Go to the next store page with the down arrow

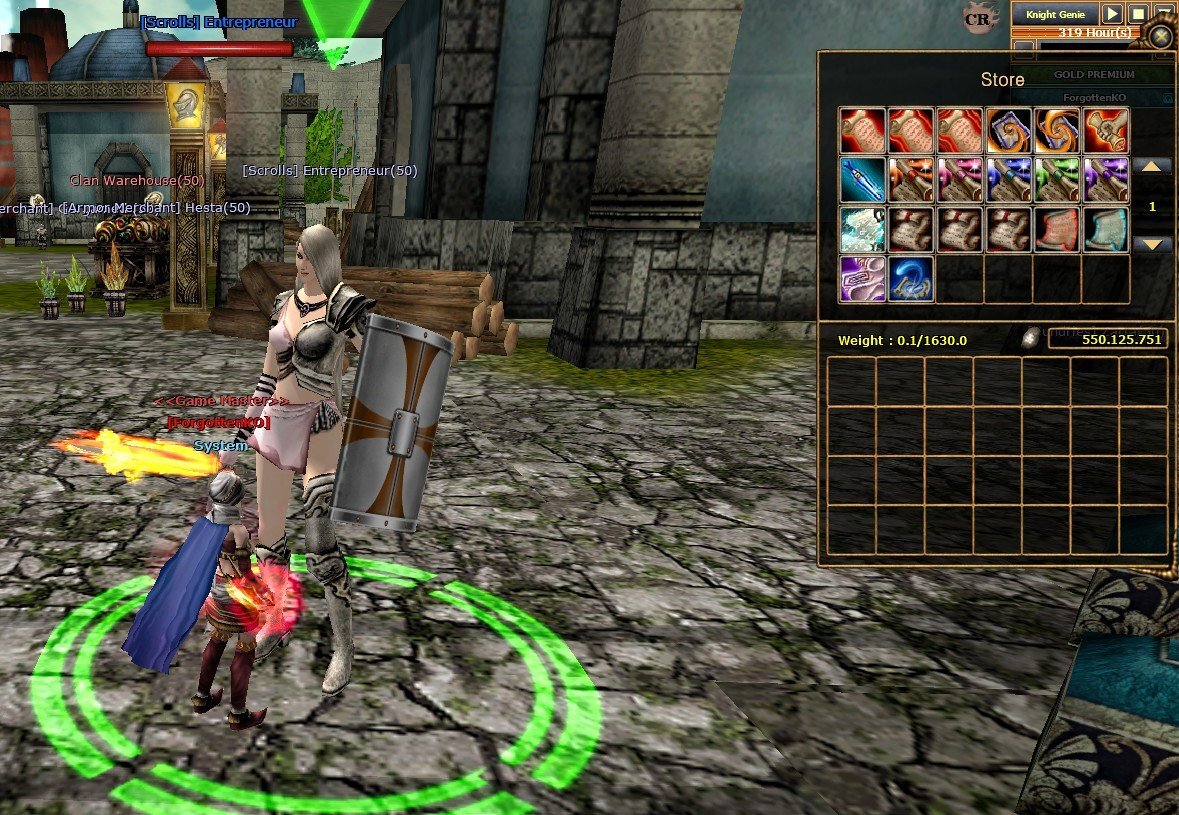coord(1152,245)
